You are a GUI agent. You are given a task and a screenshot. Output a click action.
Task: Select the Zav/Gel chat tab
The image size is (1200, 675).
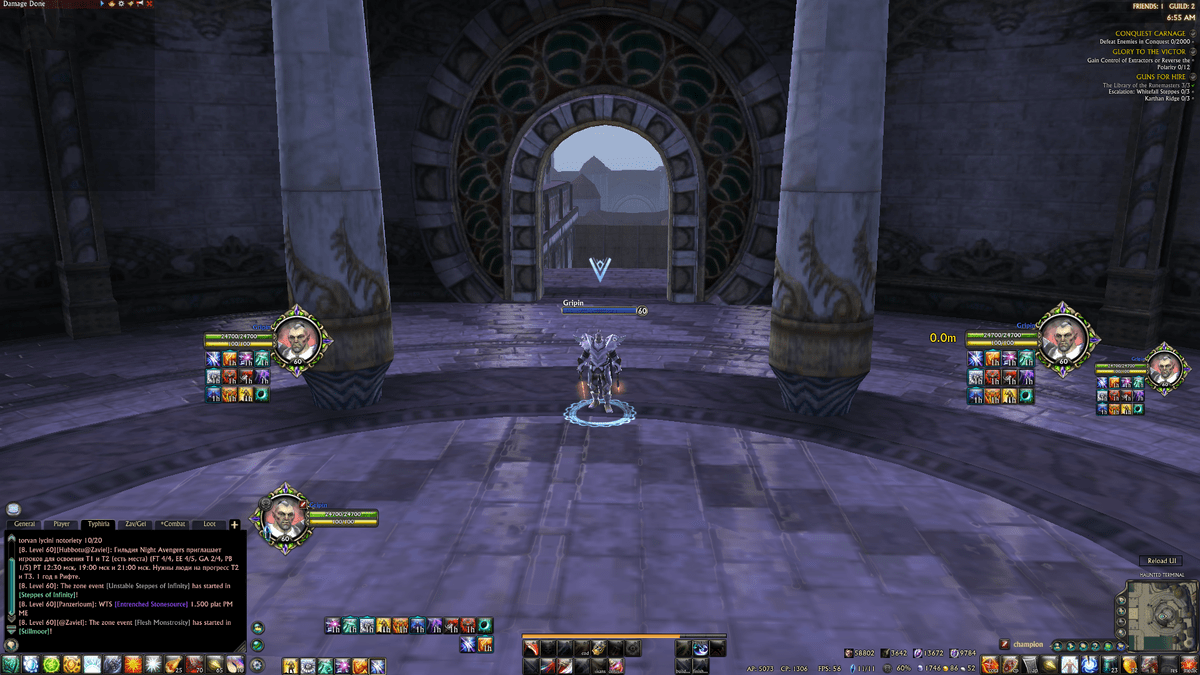(135, 524)
